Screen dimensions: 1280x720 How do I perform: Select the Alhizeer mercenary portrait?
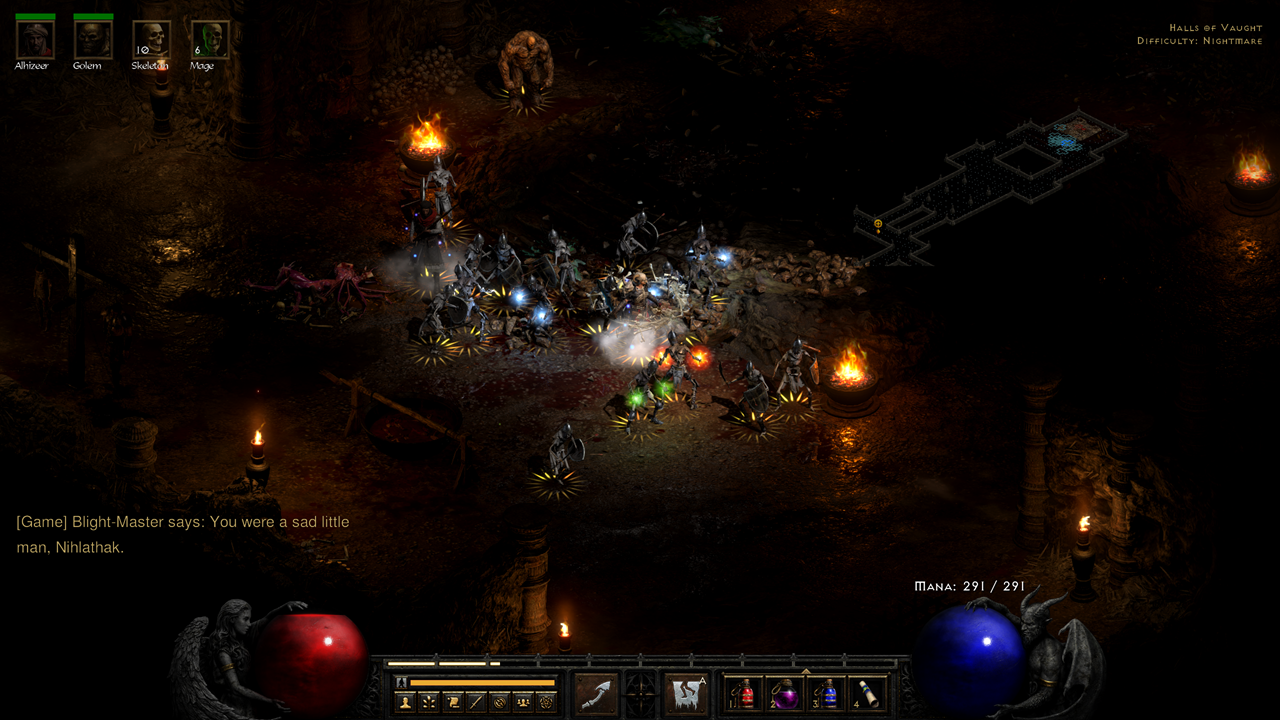(x=35, y=40)
